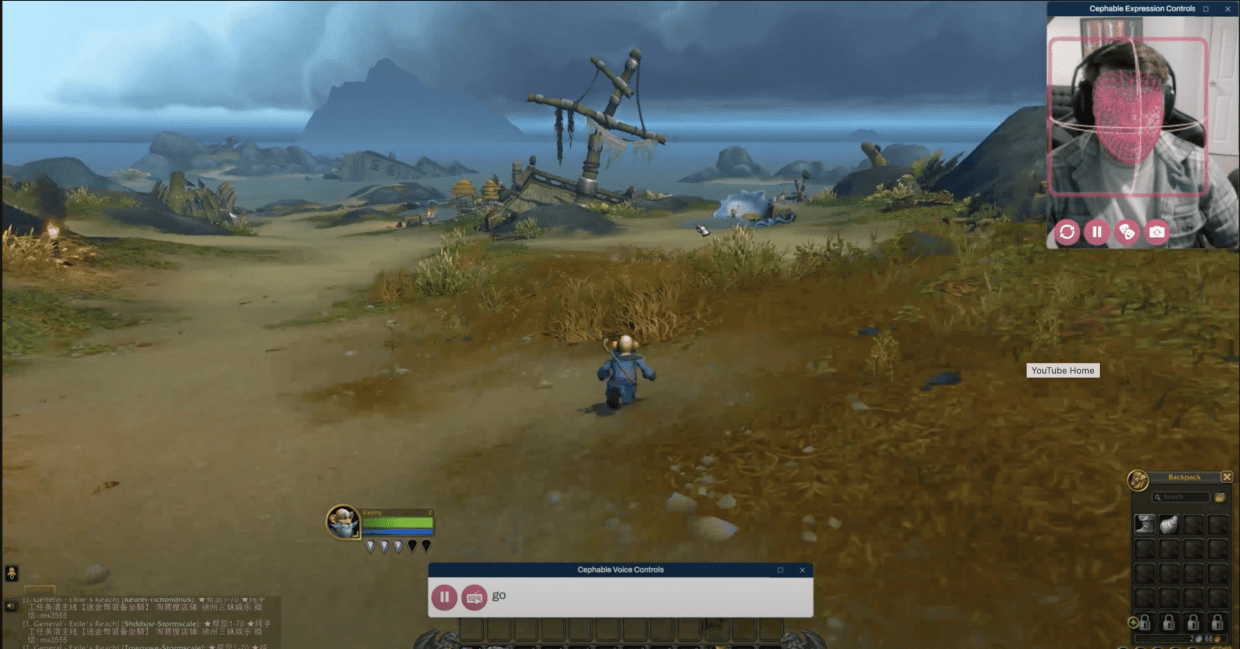Open the chat social button above the speaker
The image size is (1240, 649).
click(11, 573)
